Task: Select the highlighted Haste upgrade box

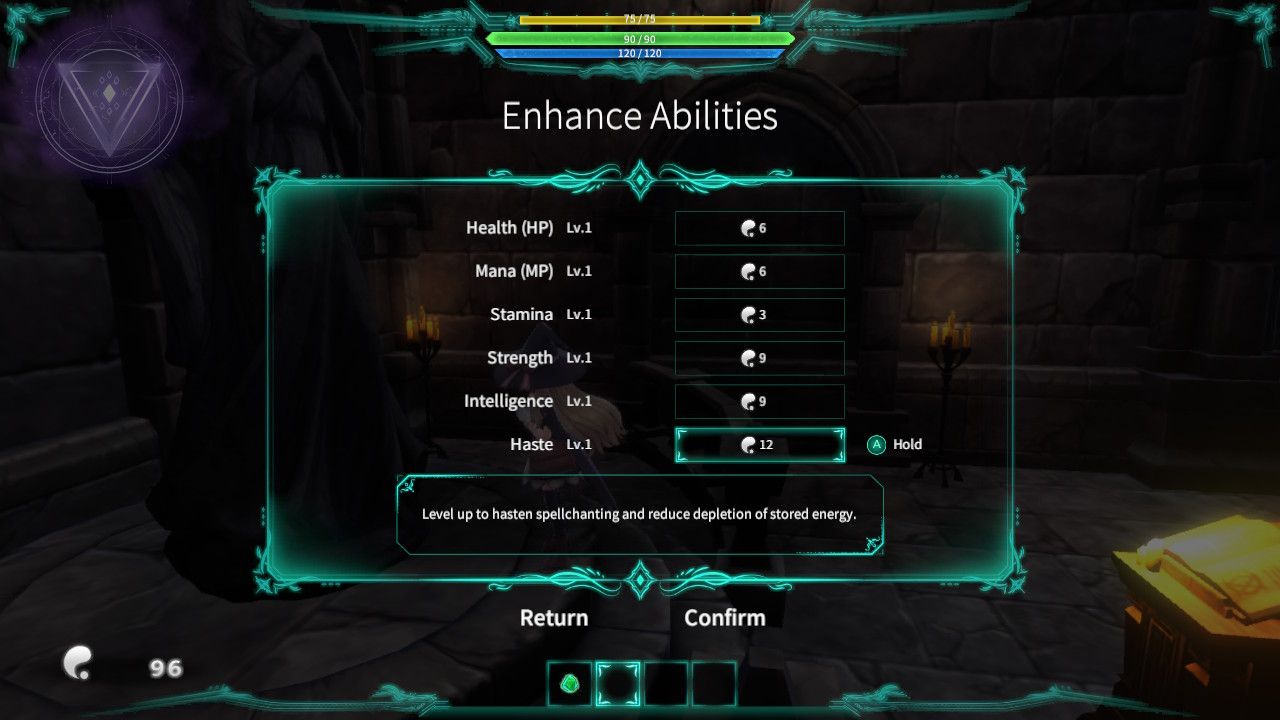Action: [760, 444]
